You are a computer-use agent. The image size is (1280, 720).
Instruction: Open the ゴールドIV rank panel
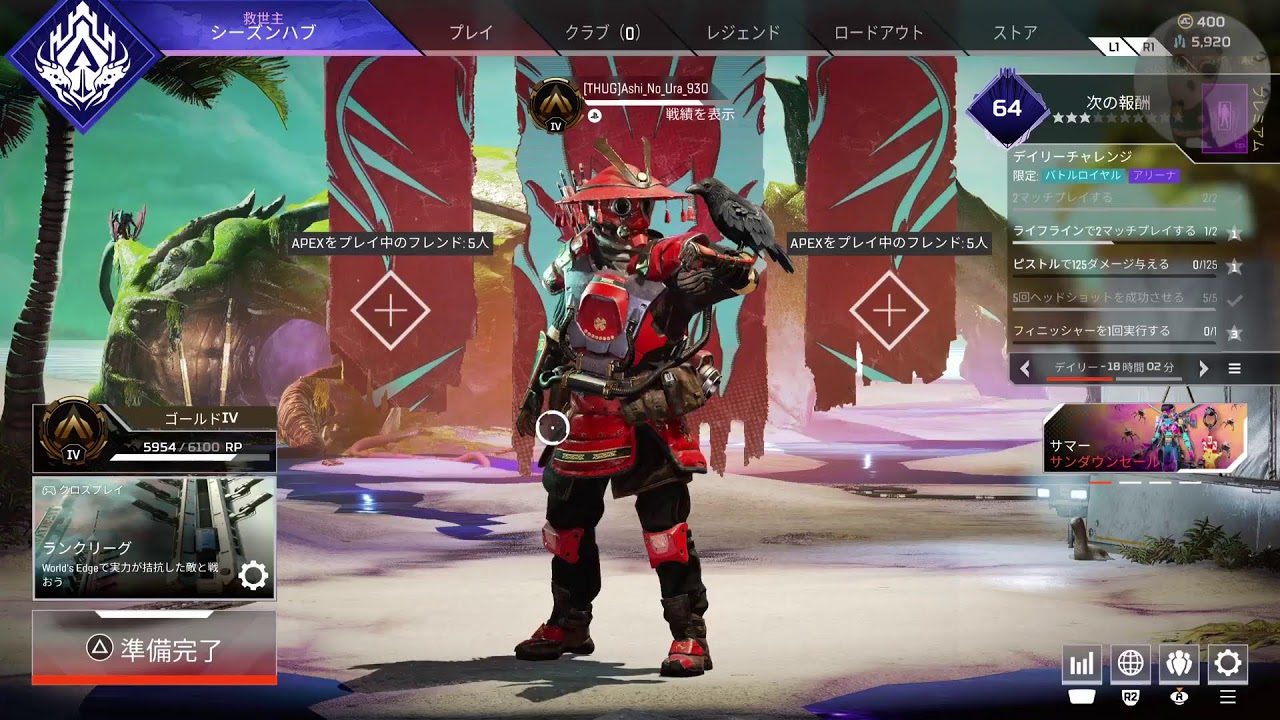(154, 438)
